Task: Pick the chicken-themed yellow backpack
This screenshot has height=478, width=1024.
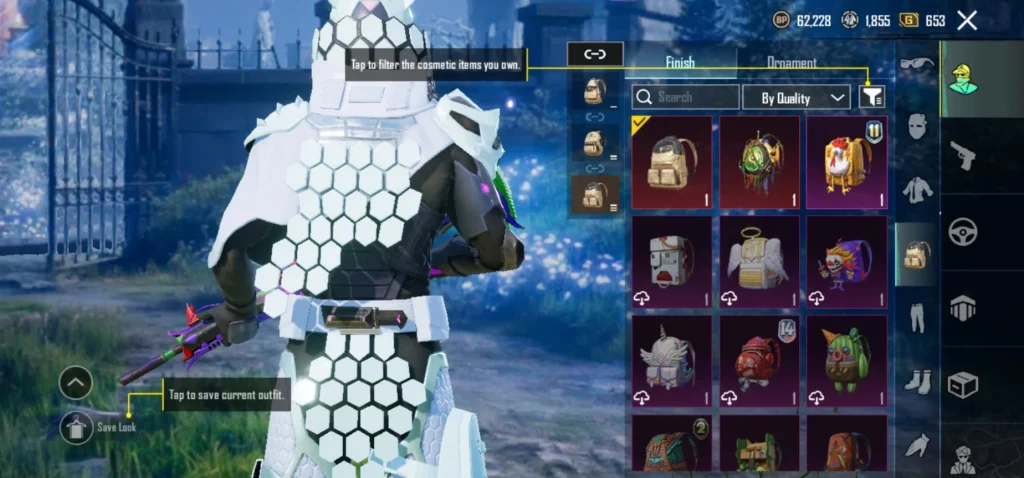Action: (847, 162)
